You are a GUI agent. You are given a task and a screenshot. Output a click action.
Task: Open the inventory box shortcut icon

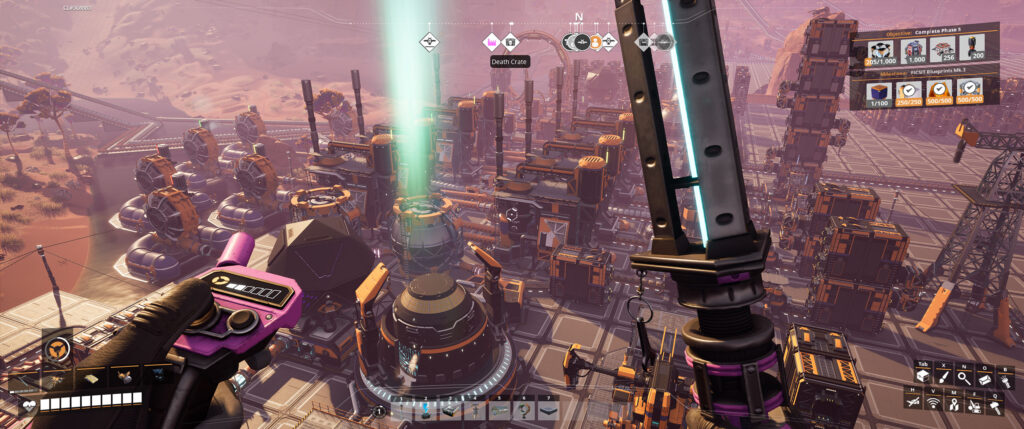click(x=924, y=376)
